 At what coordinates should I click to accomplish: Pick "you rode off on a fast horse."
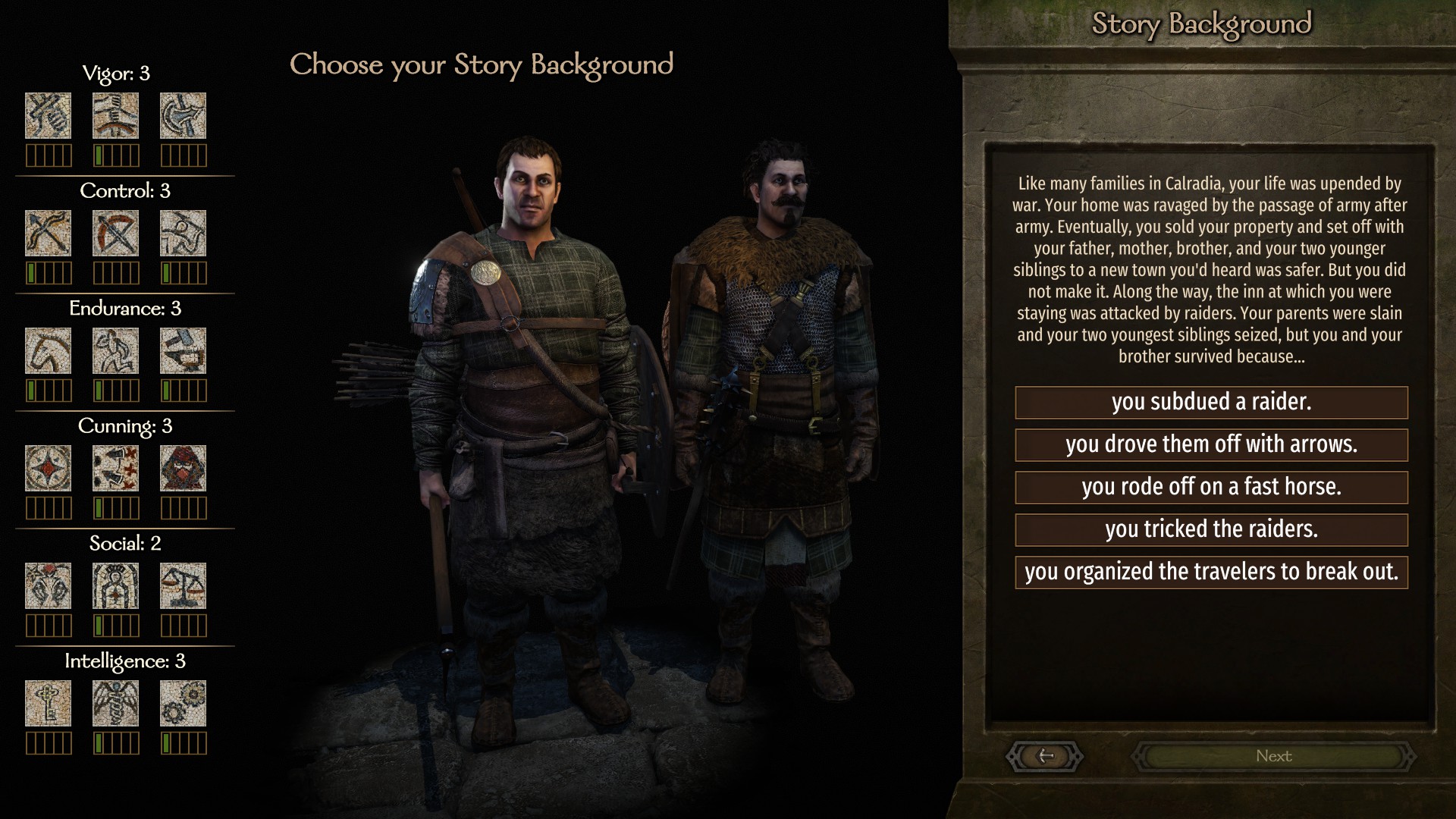tap(1211, 487)
